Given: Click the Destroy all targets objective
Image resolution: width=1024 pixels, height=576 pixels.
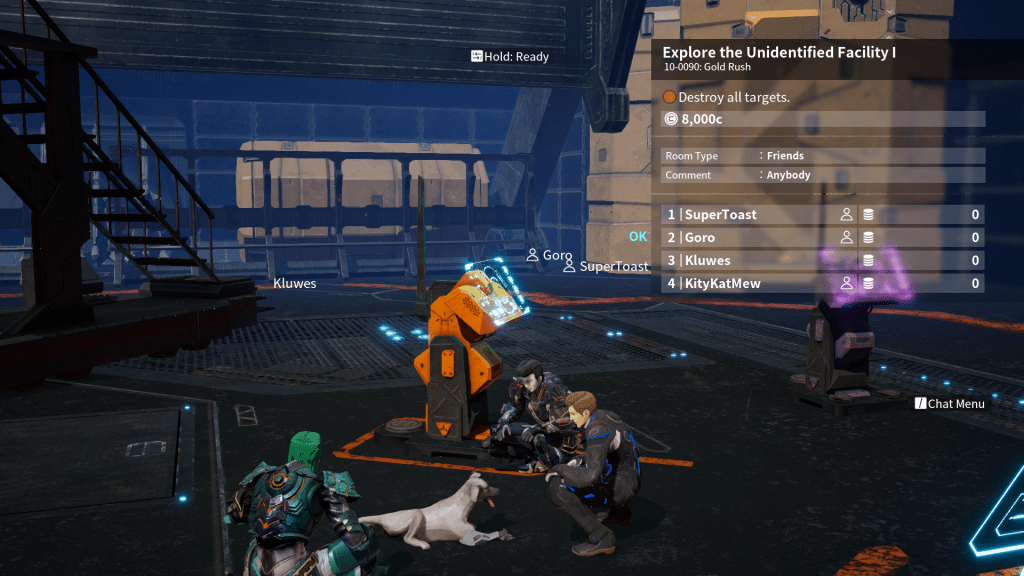Looking at the screenshot, I should (734, 98).
